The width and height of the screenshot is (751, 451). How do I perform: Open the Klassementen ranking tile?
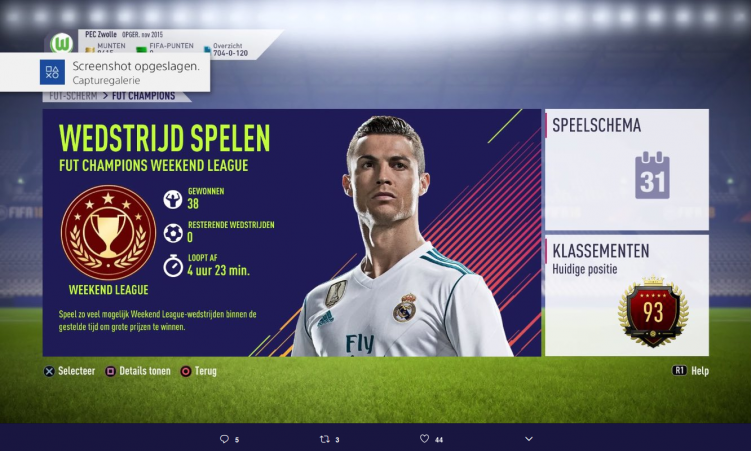coord(626,295)
